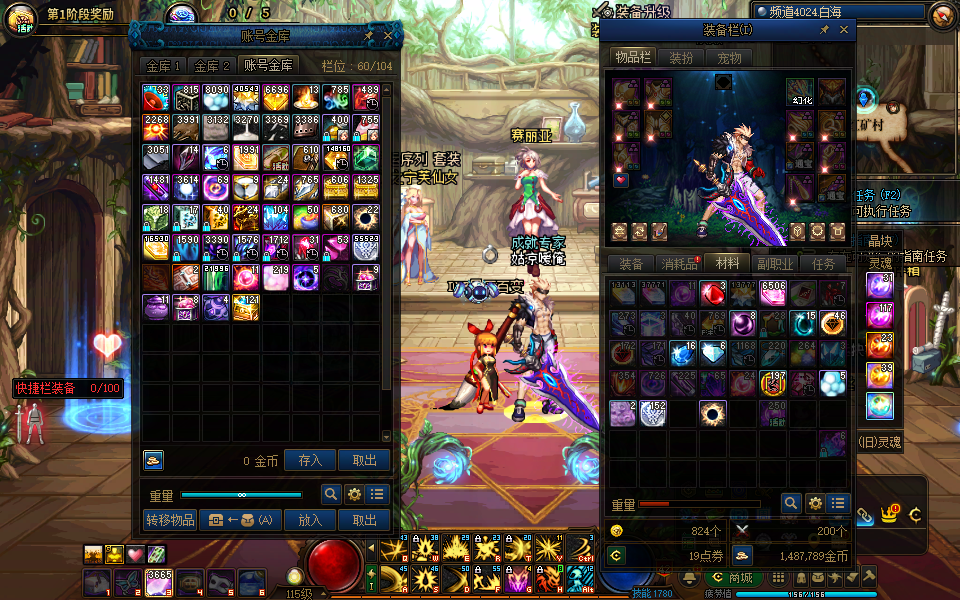This screenshot has height=600, width=960.
Task: Show the 装备 equipment bag tab
Action: [x=631, y=264]
